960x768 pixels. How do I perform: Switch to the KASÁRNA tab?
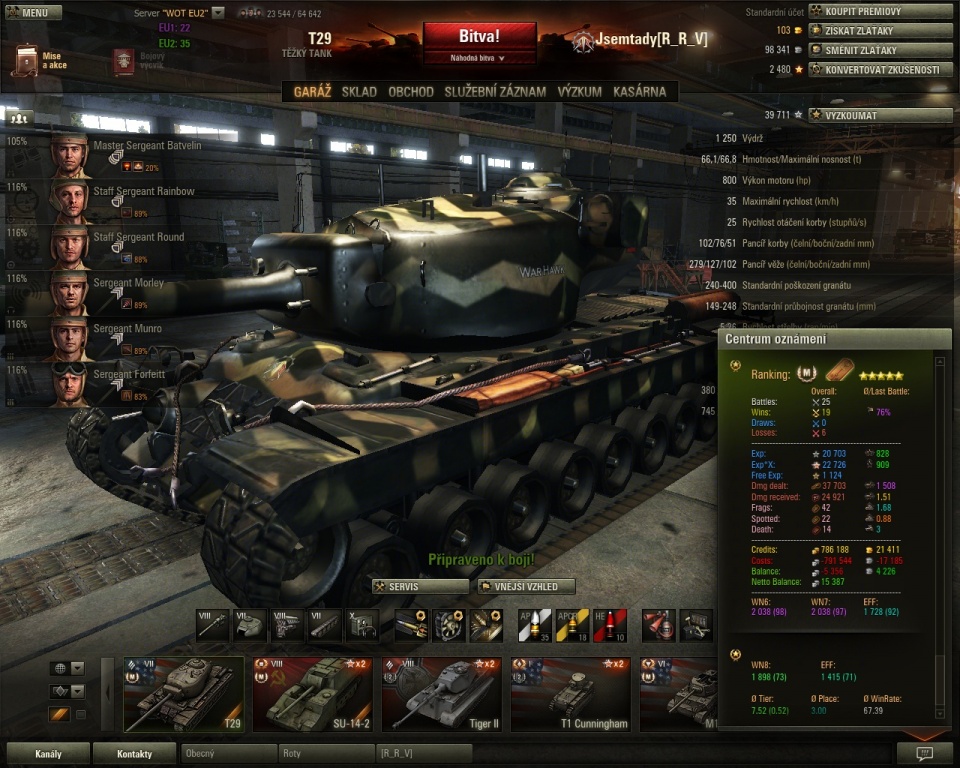640,92
